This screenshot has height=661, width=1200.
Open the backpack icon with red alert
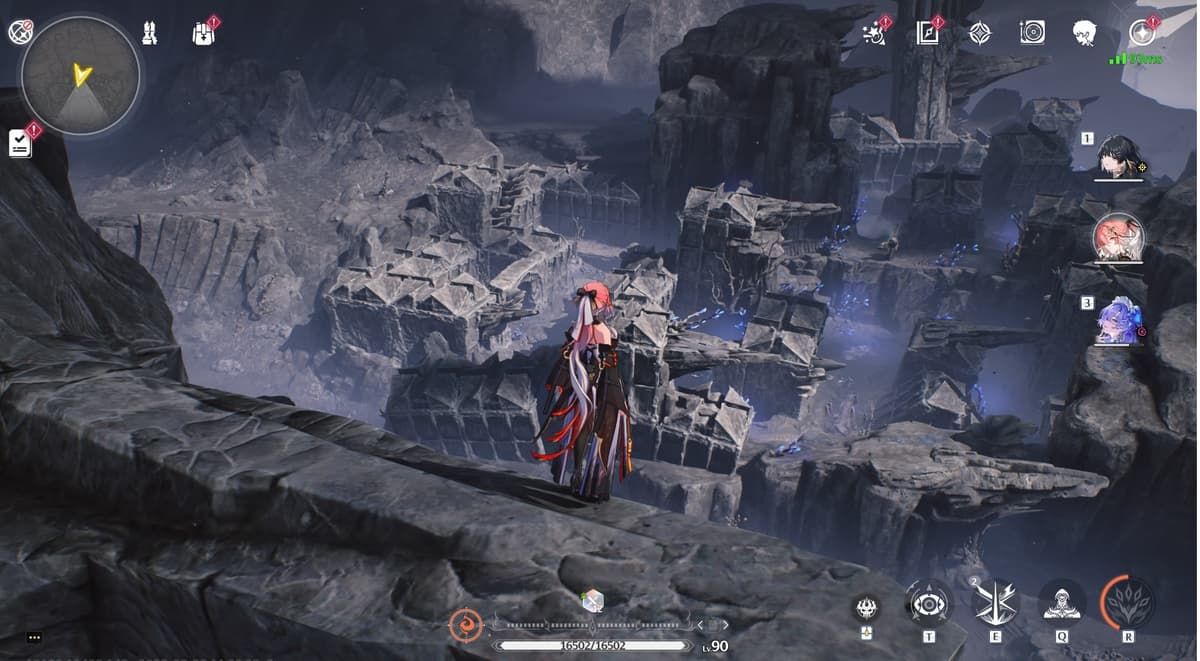tap(203, 33)
